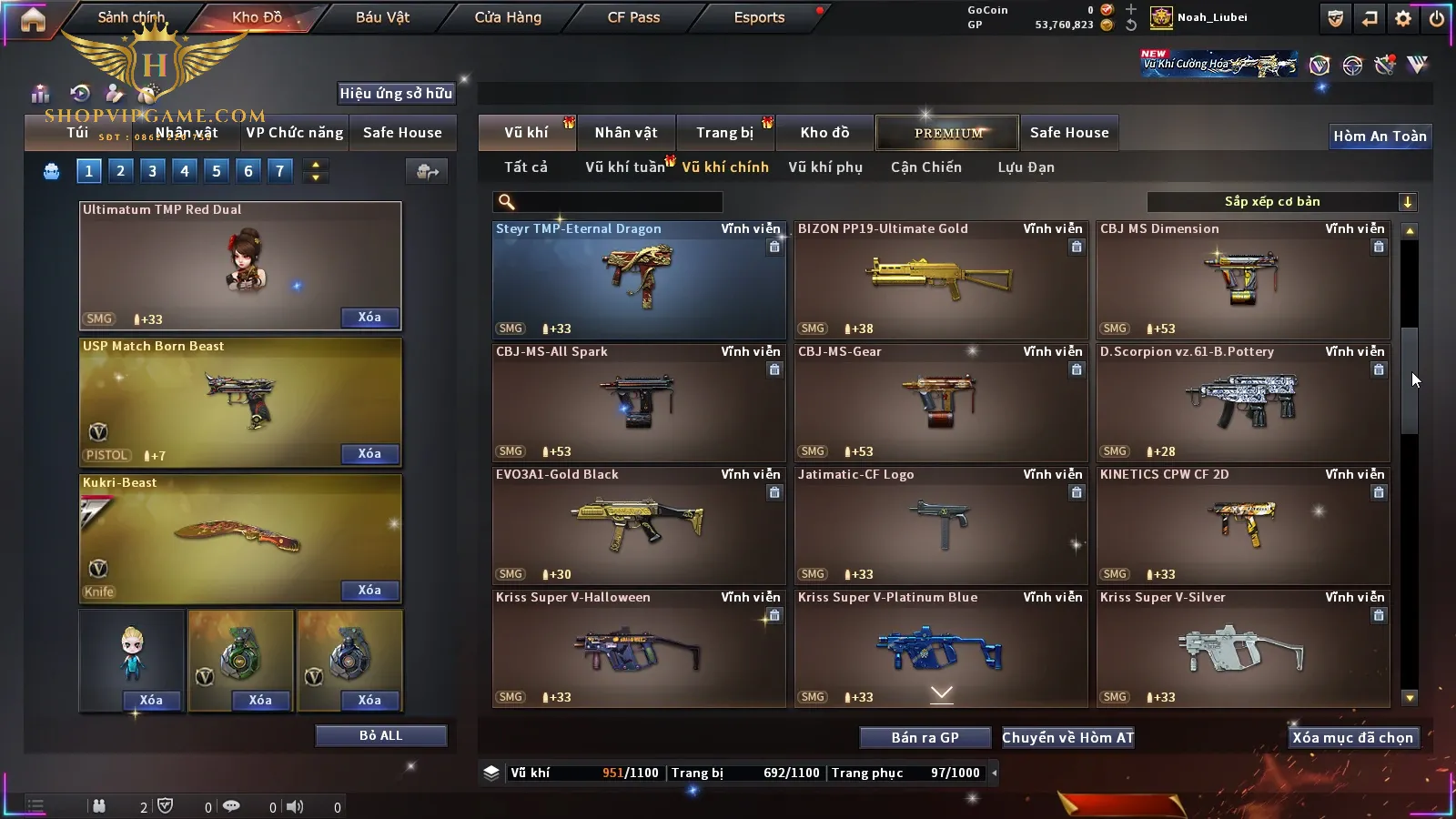This screenshot has width=1456, height=819.
Task: Remove USP Match Born Beast with Xóa
Action: click(369, 454)
